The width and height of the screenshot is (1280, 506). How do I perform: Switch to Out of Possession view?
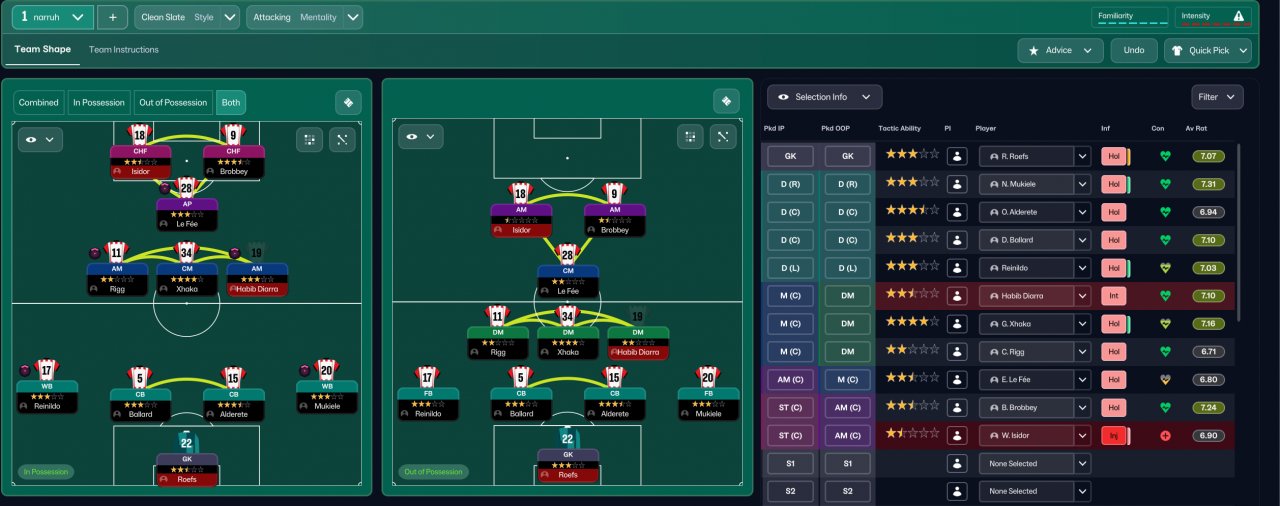click(x=173, y=102)
